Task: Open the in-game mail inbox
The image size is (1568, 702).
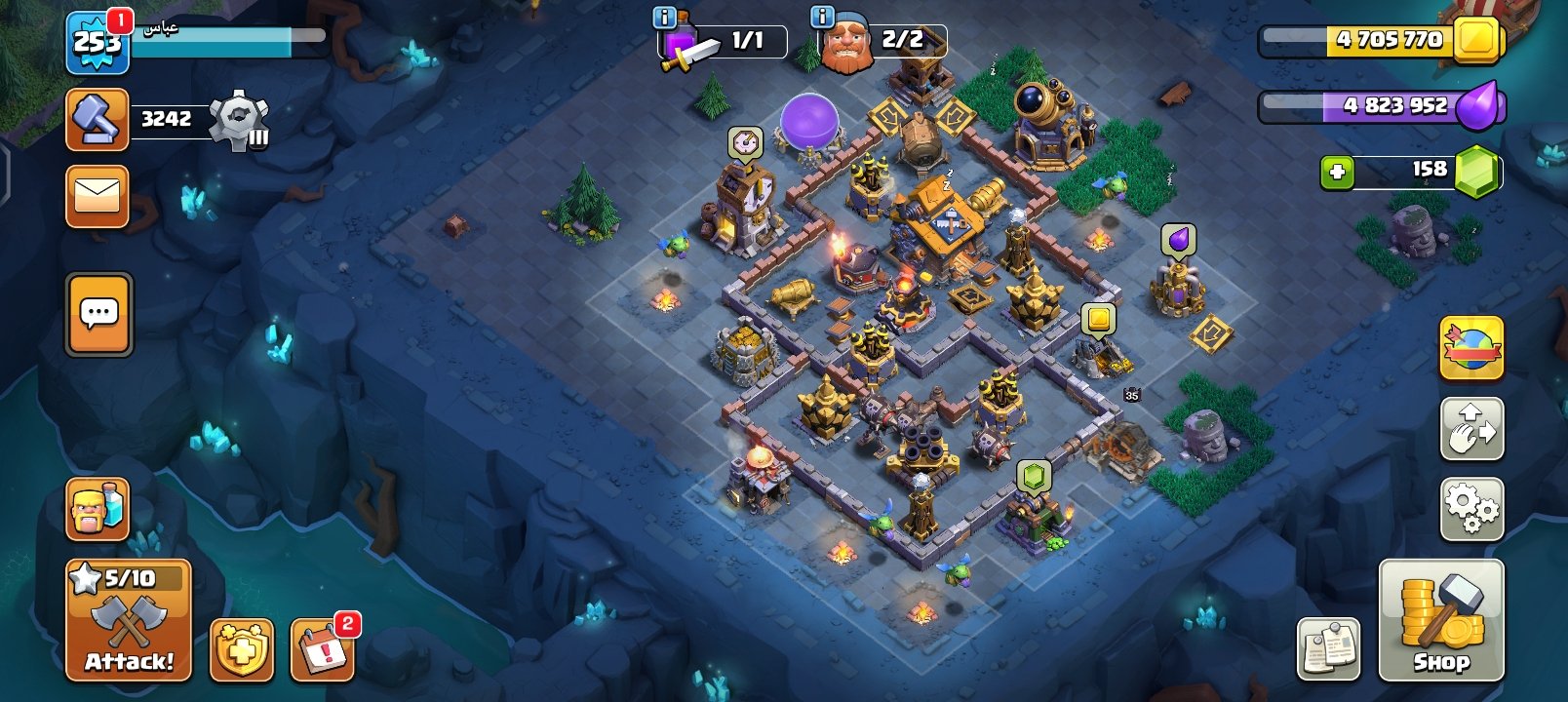Action: tap(96, 195)
